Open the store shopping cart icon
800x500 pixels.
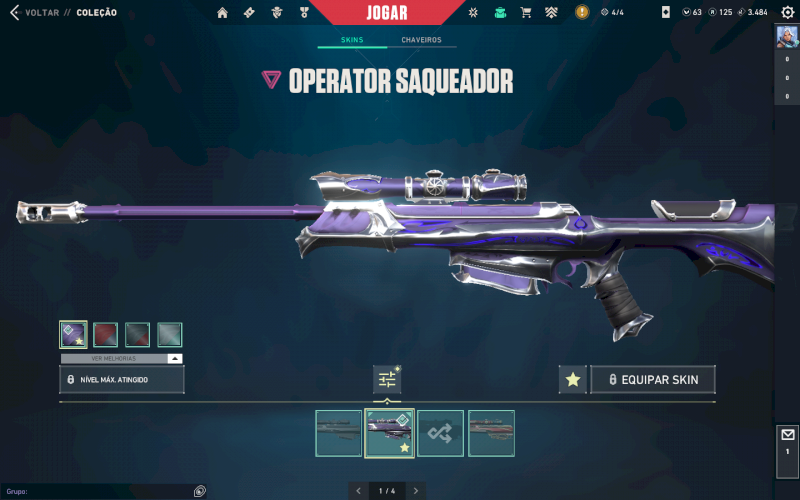[x=526, y=13]
